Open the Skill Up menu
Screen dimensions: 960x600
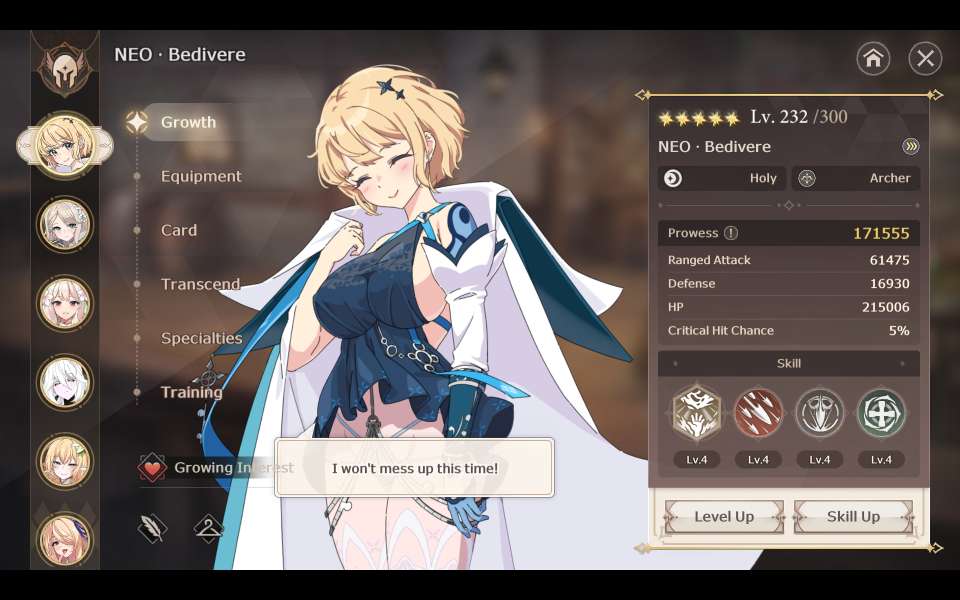click(x=853, y=516)
